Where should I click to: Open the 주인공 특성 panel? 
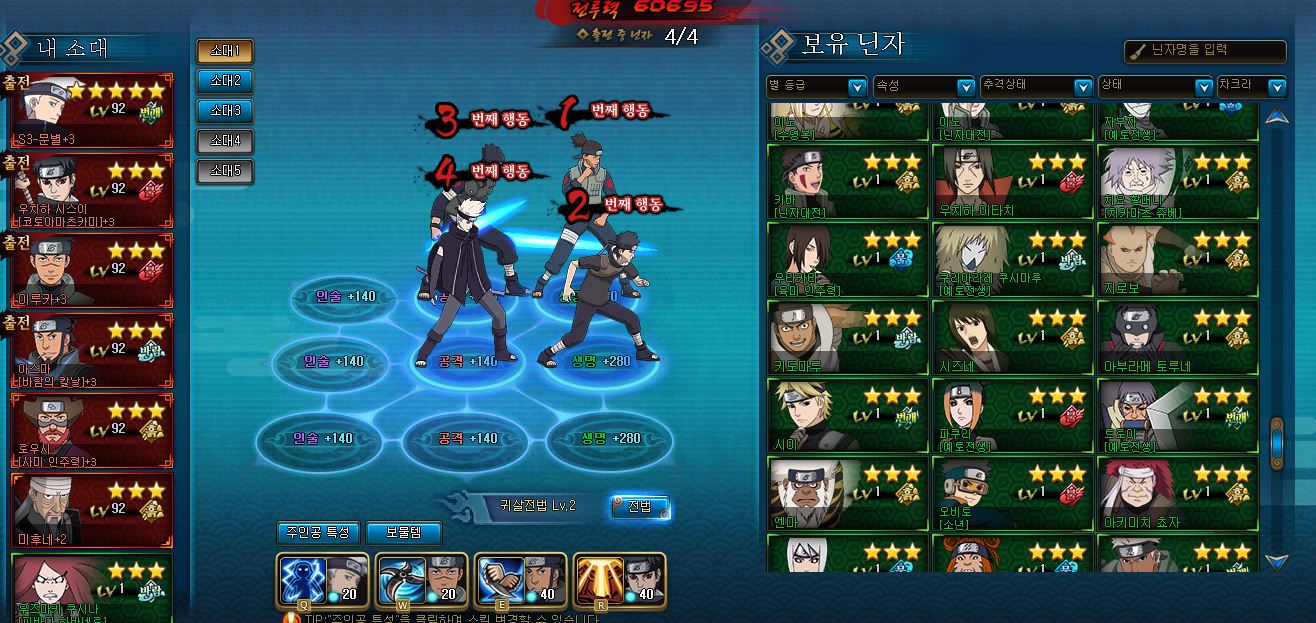pos(317,533)
